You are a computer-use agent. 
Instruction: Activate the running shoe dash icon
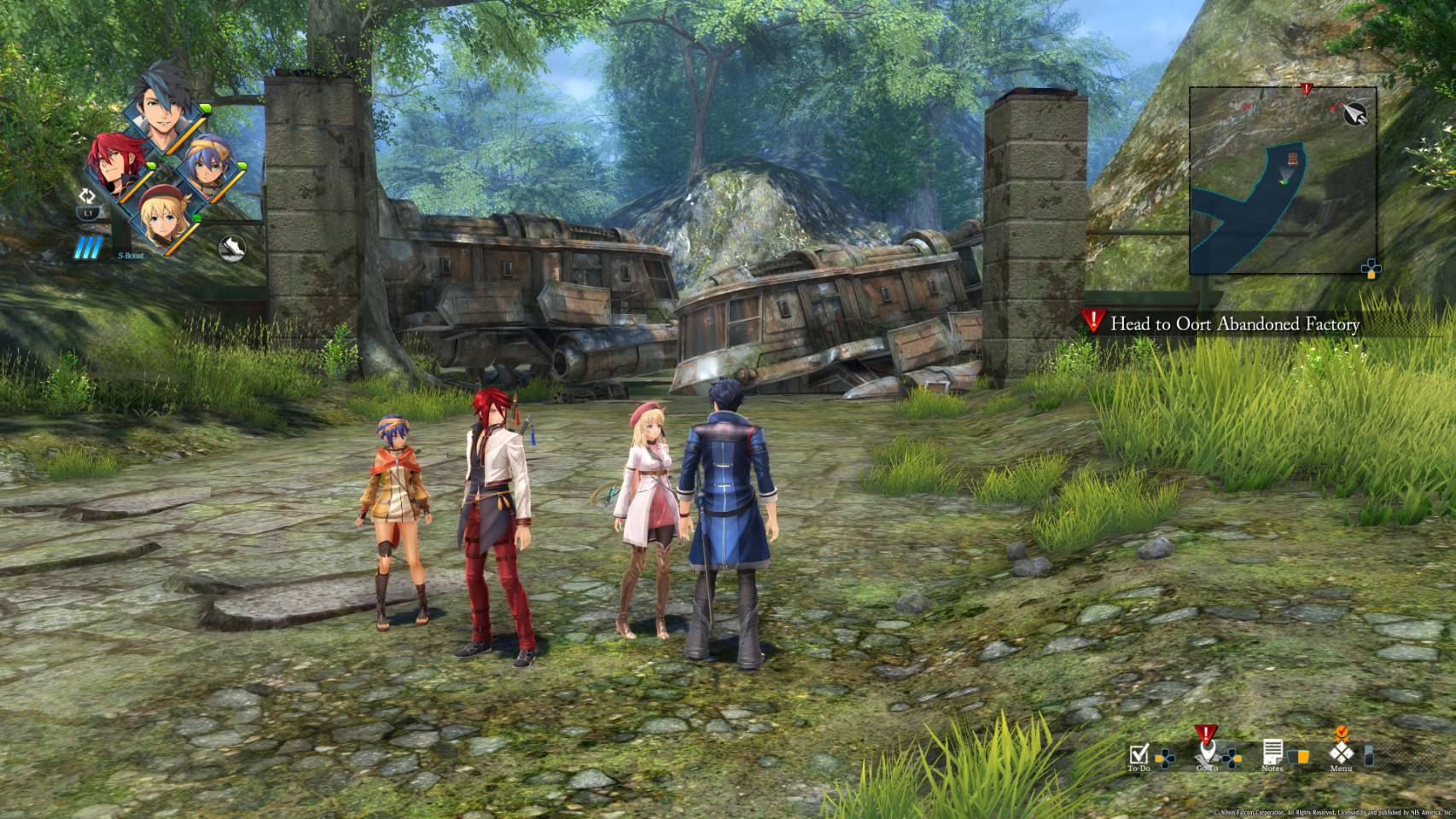pos(232,247)
